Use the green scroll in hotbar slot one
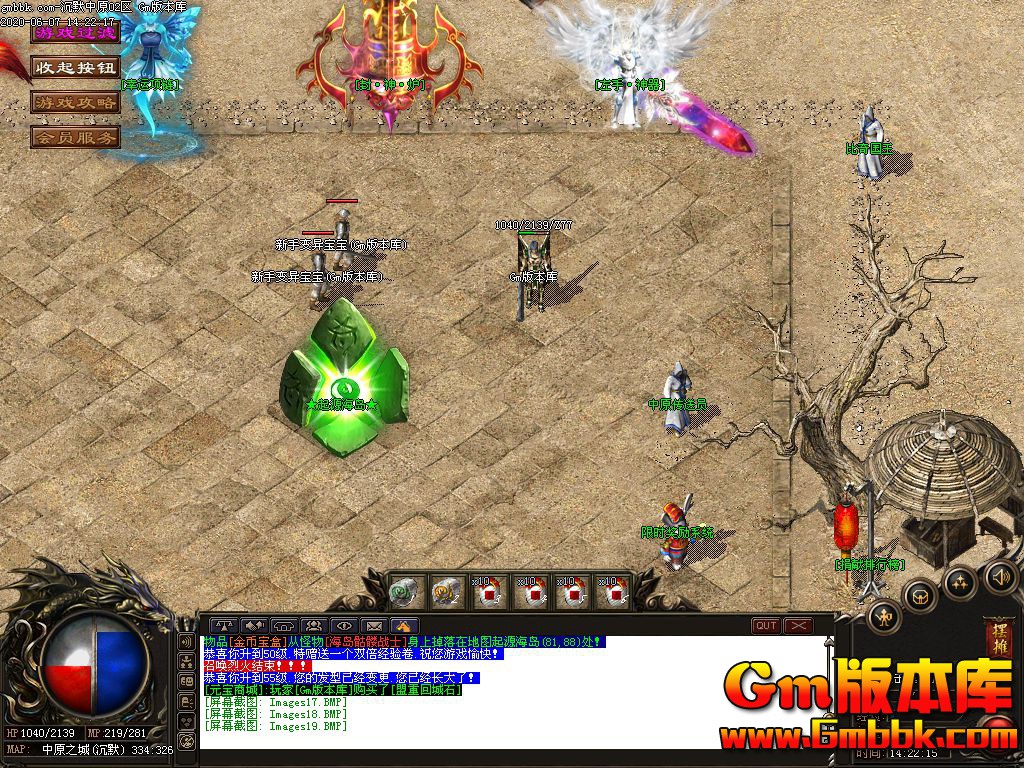 [403, 592]
